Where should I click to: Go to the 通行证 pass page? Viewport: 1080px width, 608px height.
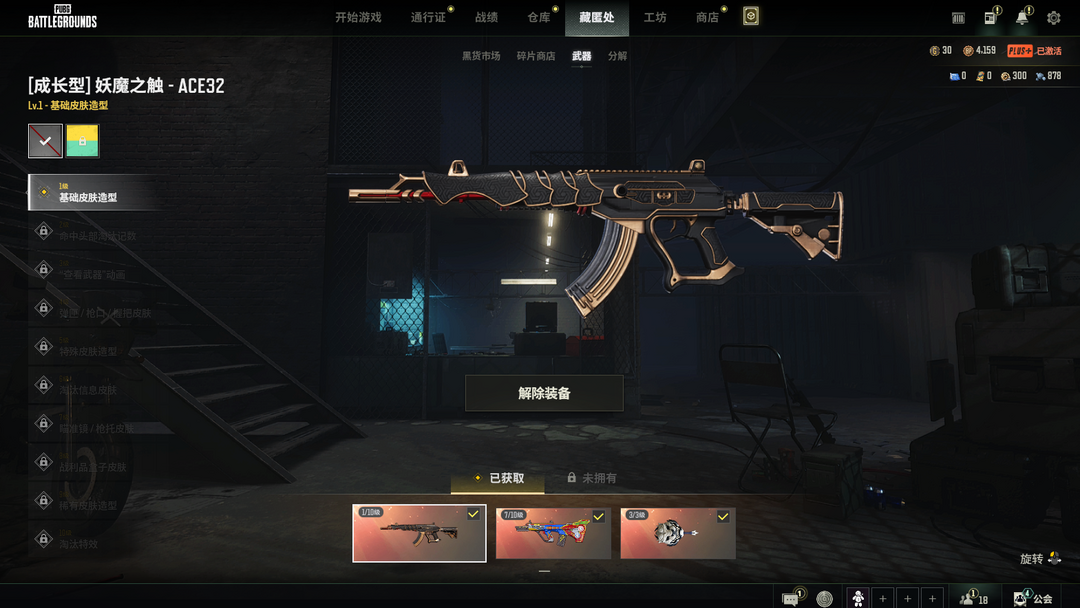(x=428, y=18)
